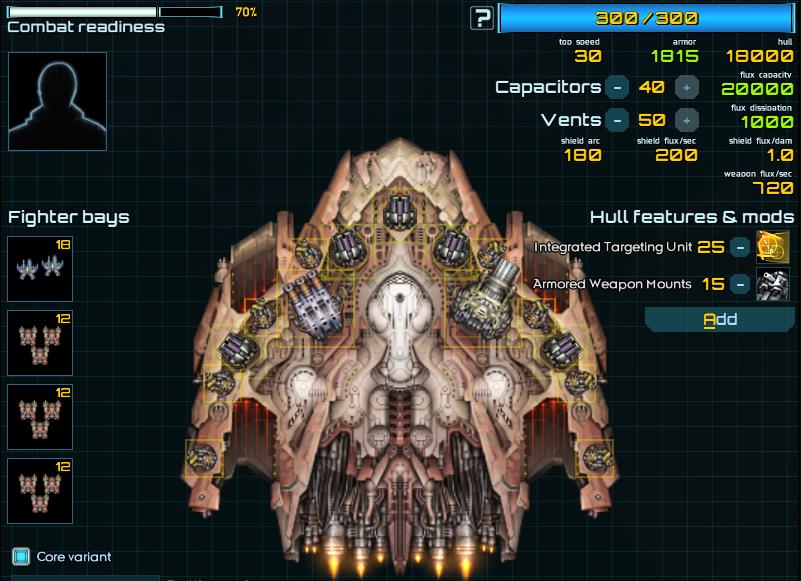Remove the Integrated Targeting Unit hull mod
The width and height of the screenshot is (801, 581).
(x=738, y=247)
